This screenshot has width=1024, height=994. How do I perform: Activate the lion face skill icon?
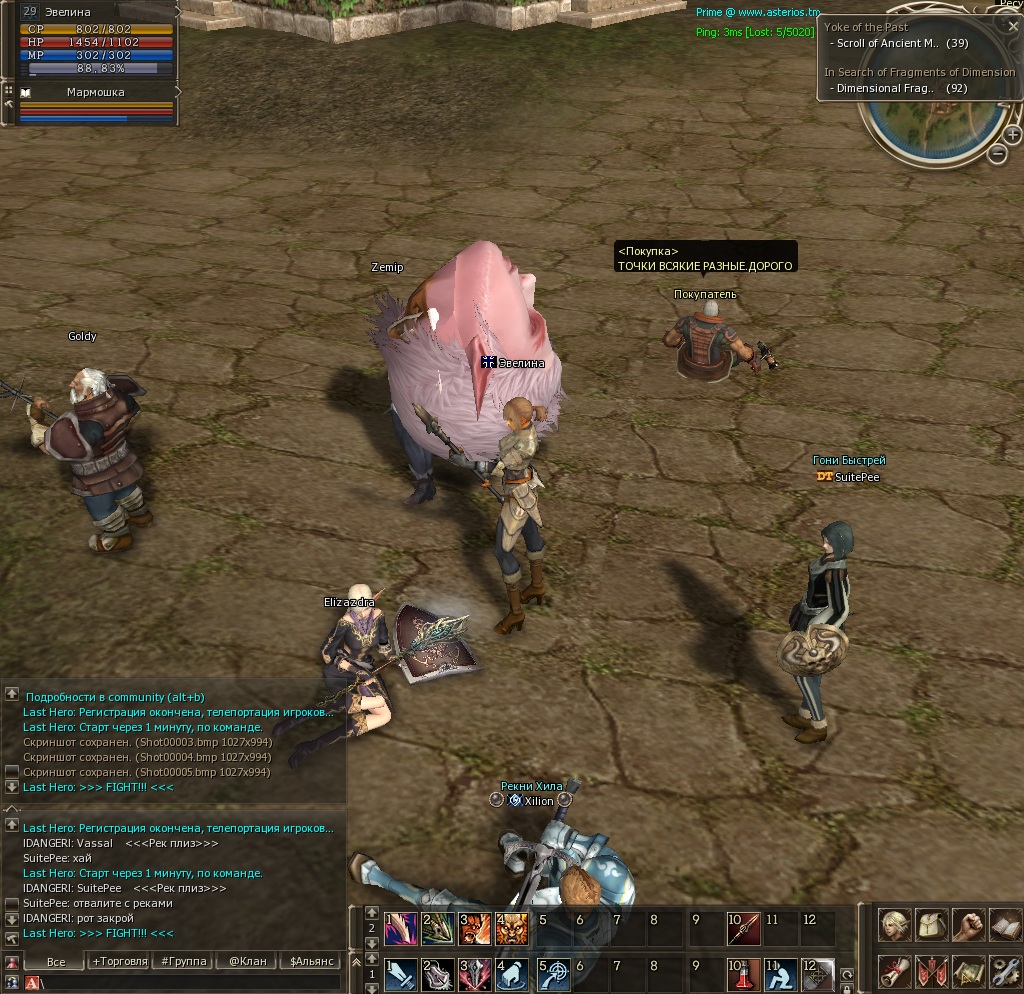tap(514, 927)
